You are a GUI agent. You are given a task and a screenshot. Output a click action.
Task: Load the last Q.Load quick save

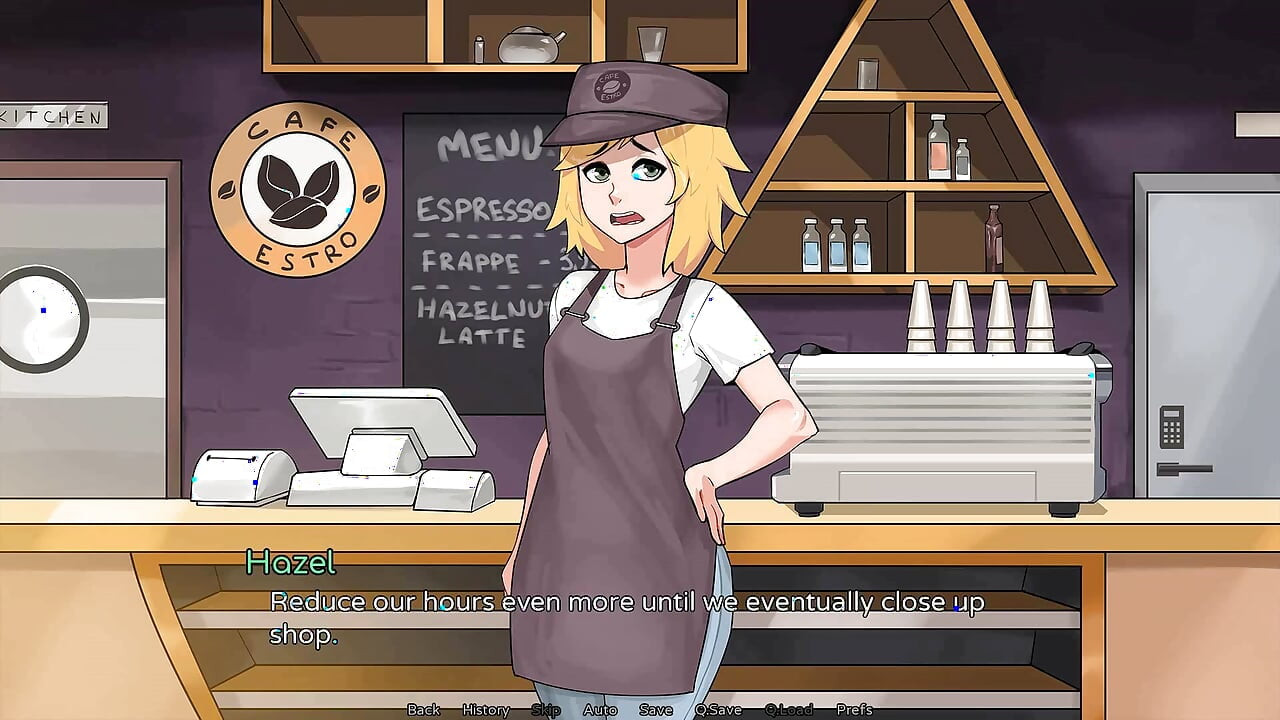(789, 710)
